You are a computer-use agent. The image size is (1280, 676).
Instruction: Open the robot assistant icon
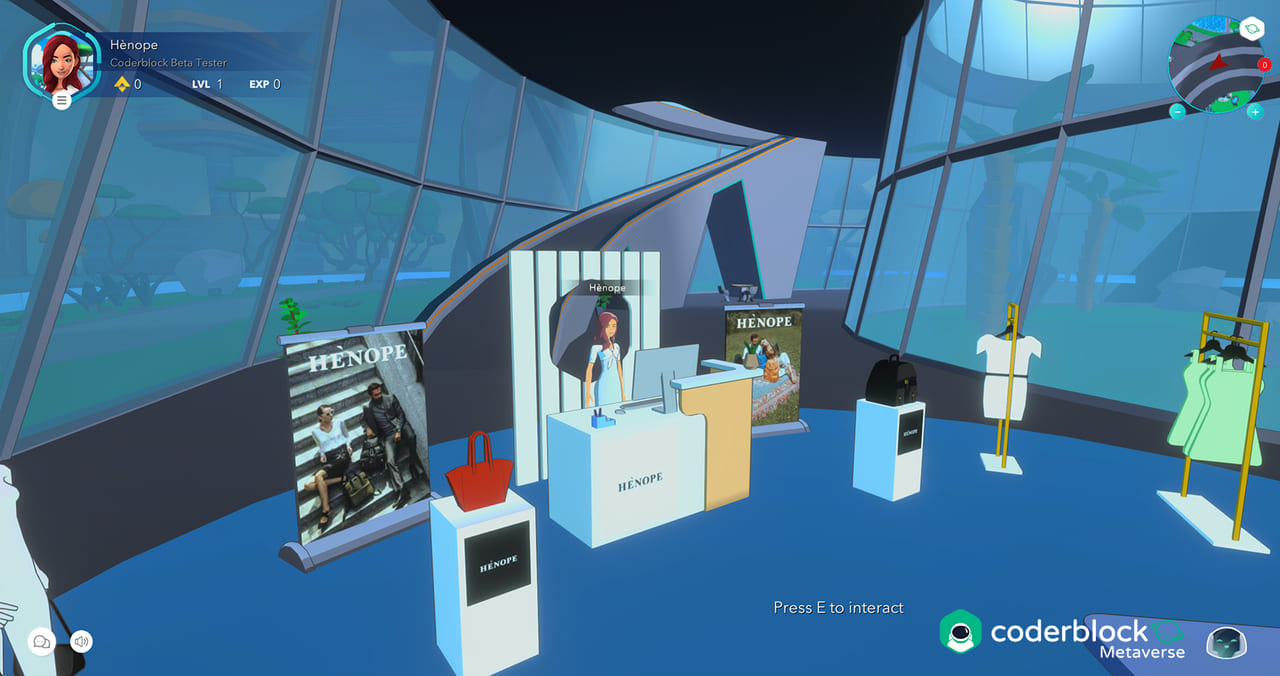pyautogui.click(x=1226, y=643)
